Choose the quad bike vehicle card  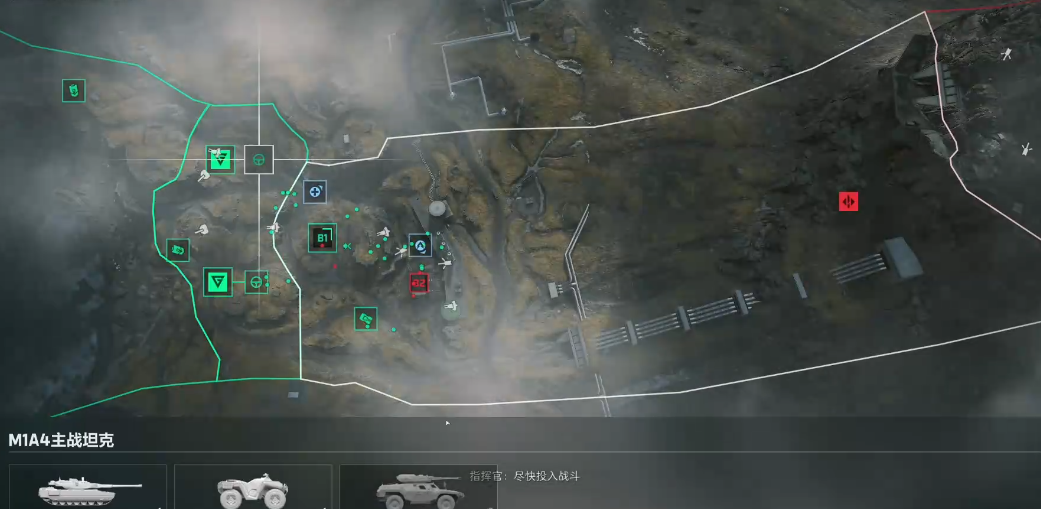tap(252, 488)
